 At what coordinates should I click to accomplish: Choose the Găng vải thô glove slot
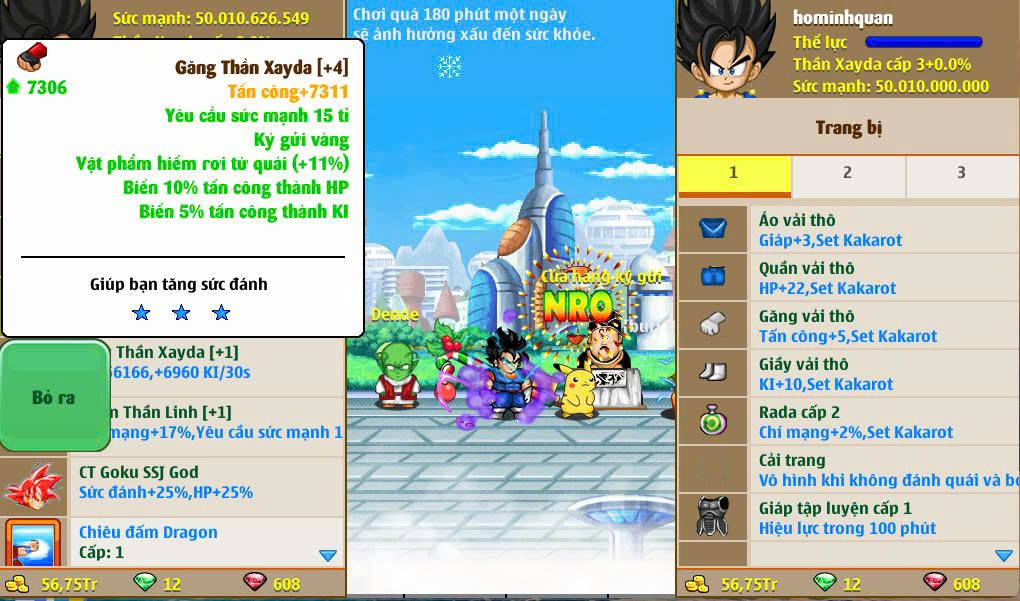click(848, 326)
